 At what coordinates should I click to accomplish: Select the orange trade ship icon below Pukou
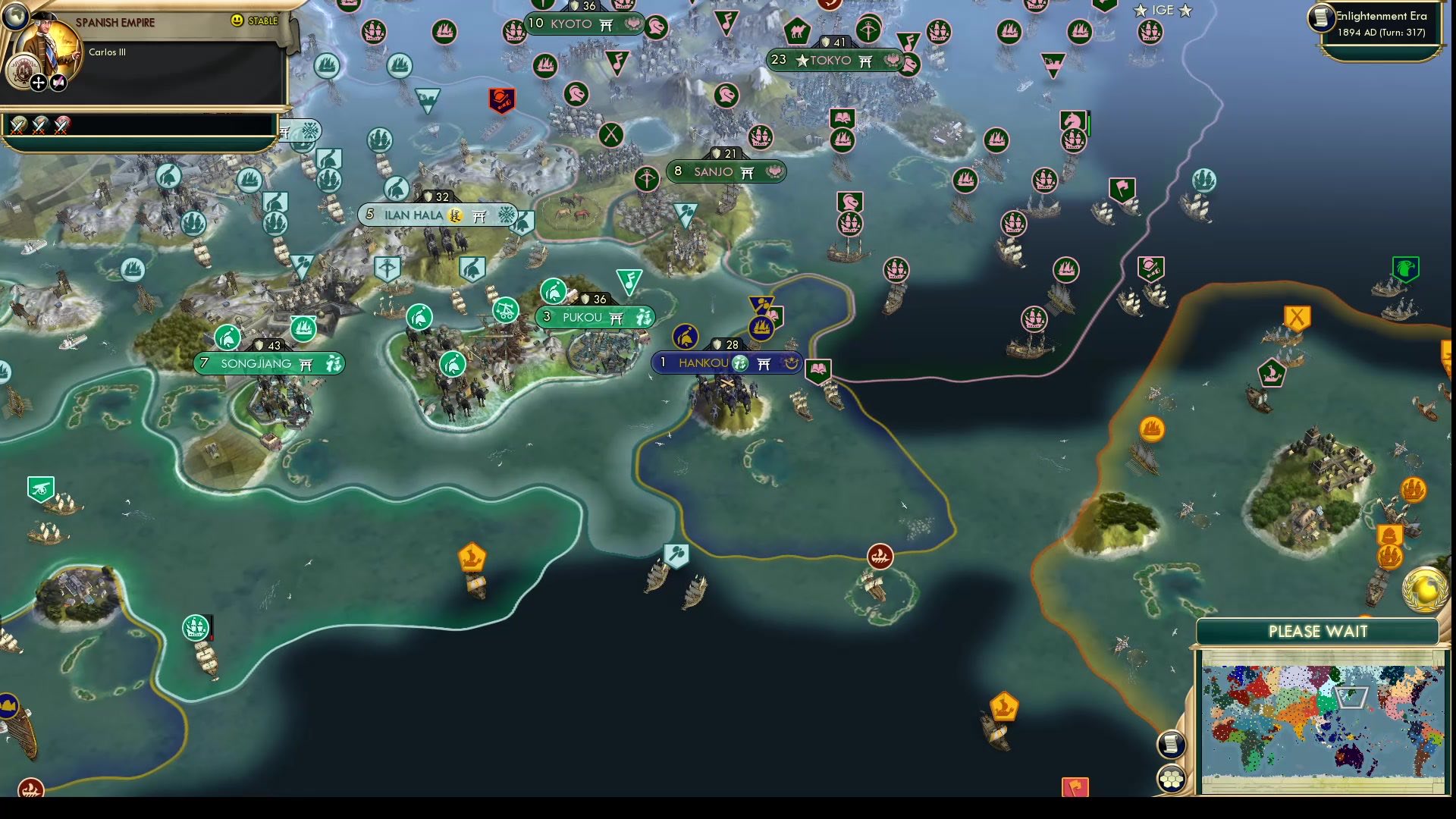click(474, 557)
